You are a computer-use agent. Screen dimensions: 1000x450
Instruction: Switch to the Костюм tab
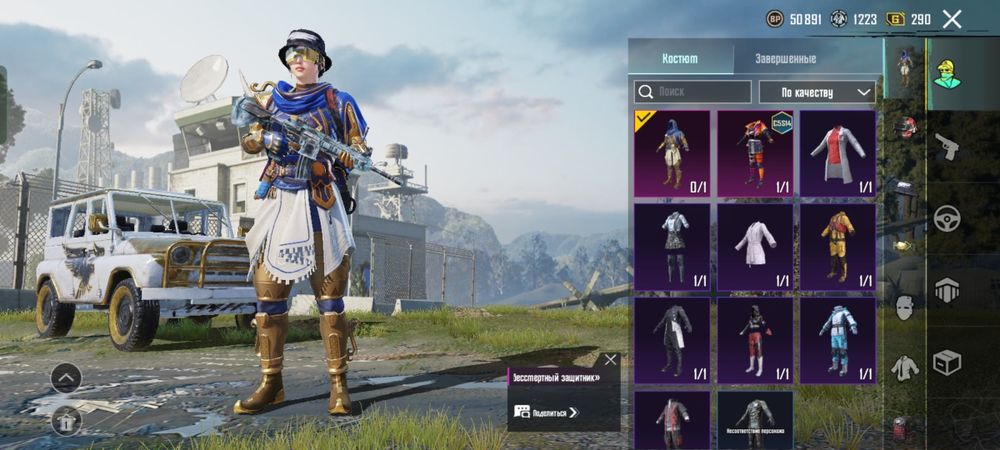pyautogui.click(x=680, y=58)
